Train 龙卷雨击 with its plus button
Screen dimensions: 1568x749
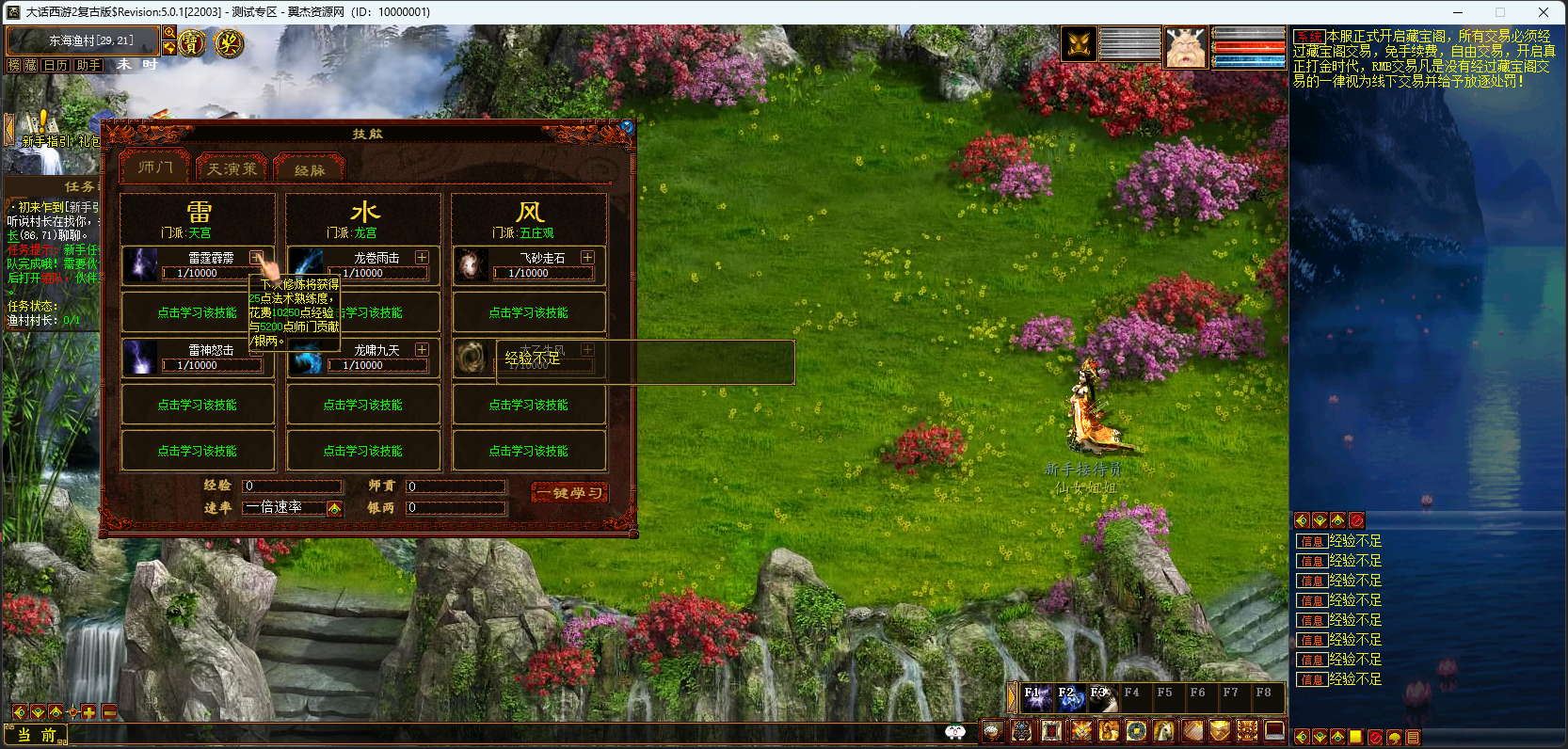pyautogui.click(x=422, y=258)
